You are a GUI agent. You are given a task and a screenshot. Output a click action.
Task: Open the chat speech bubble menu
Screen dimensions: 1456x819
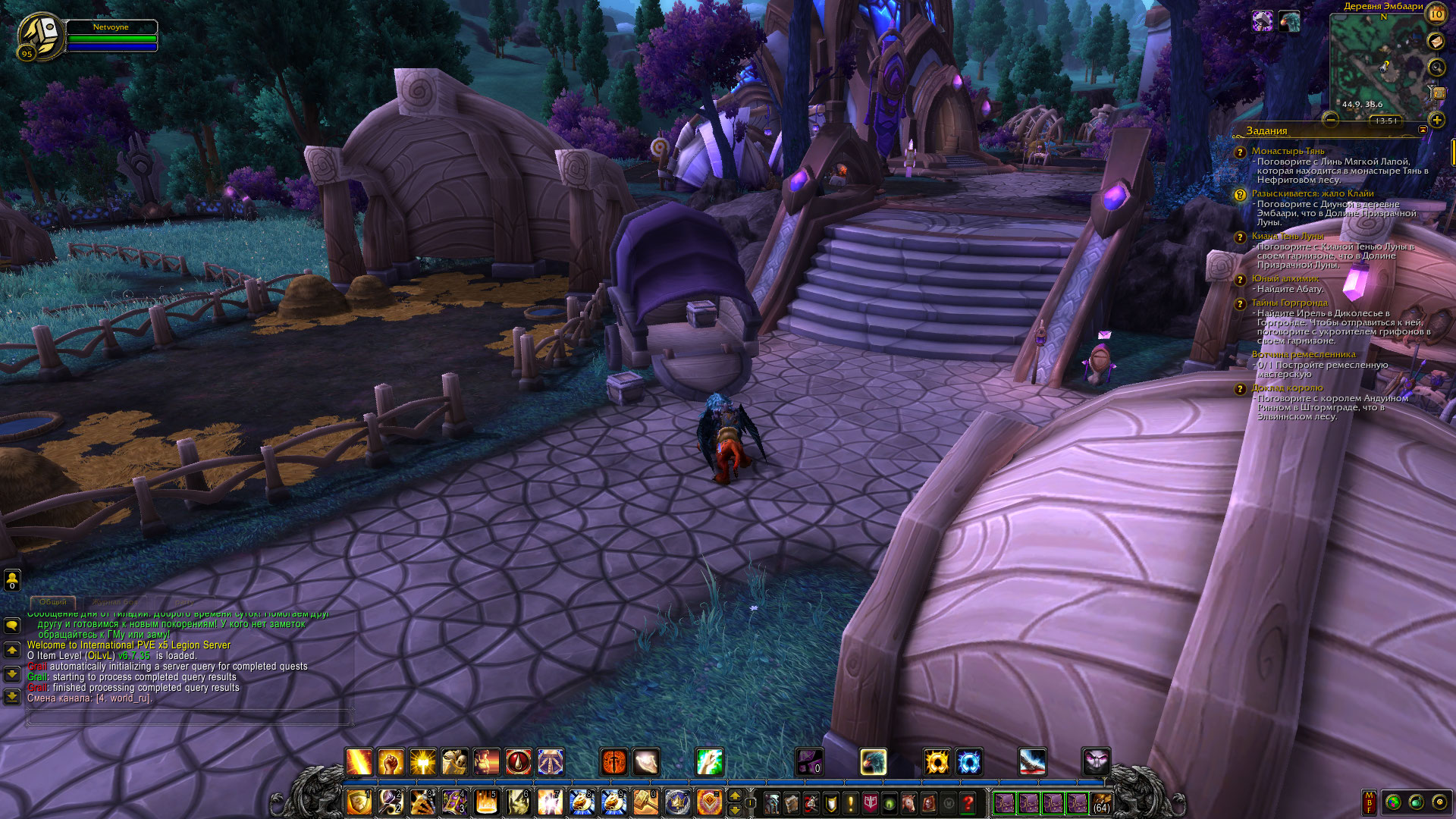click(12, 626)
